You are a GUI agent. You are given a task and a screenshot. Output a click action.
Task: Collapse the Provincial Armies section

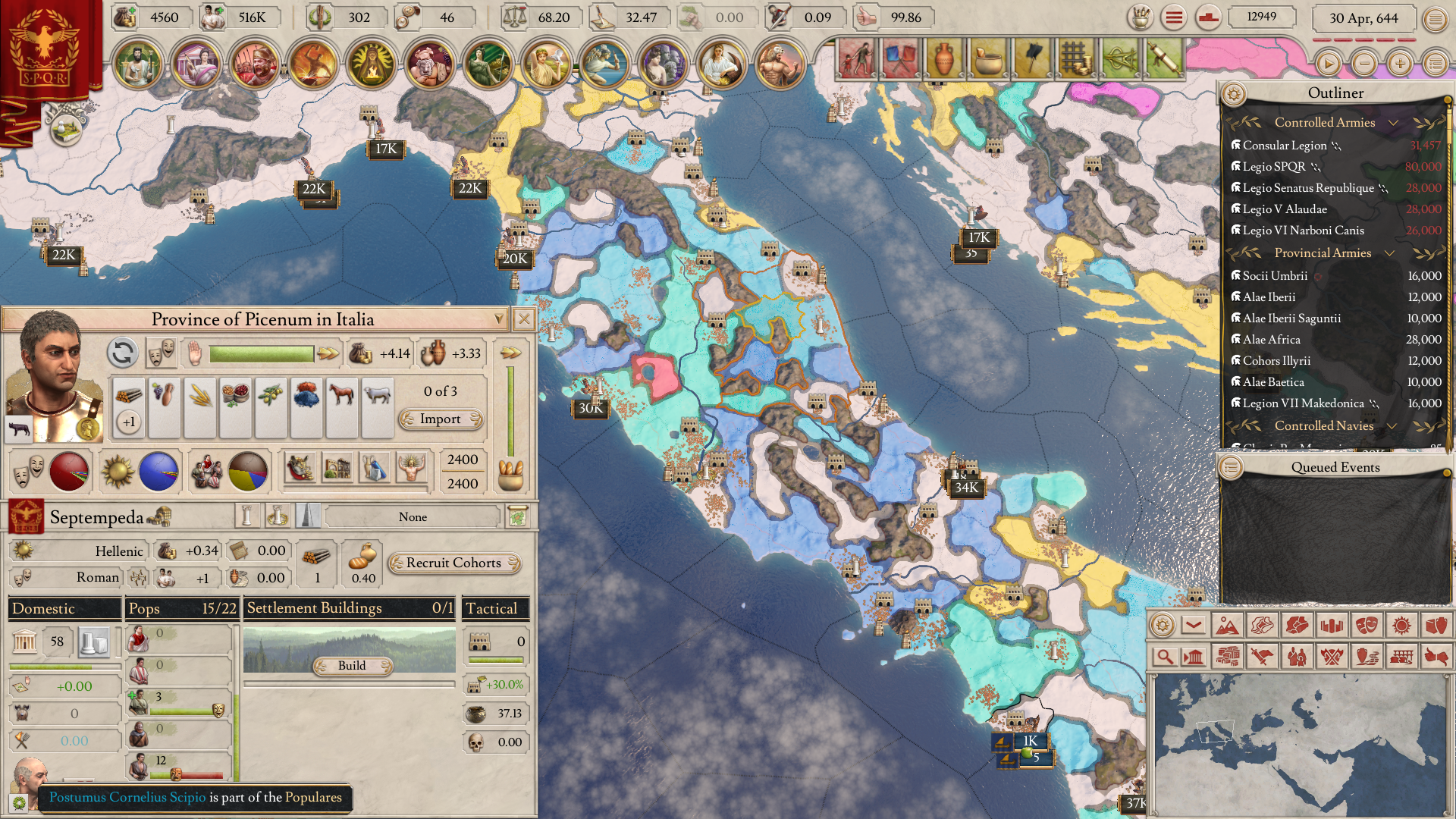tap(1390, 253)
